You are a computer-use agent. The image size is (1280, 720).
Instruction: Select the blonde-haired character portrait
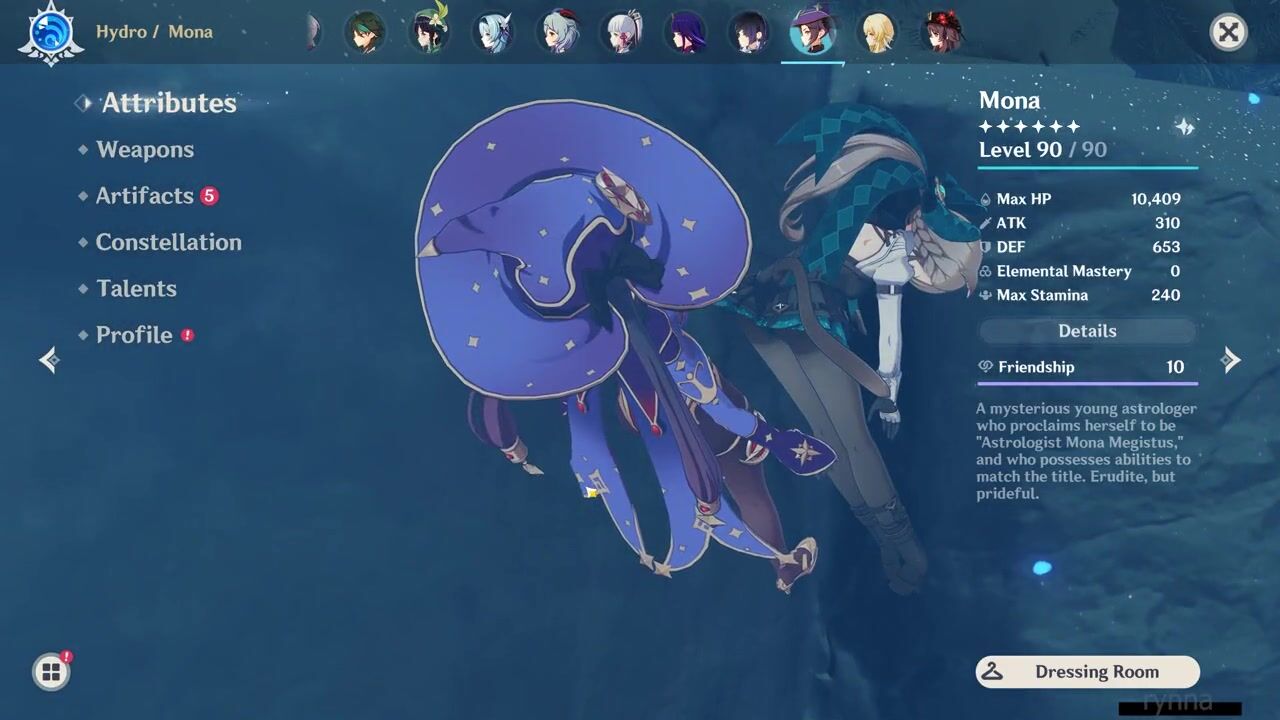coord(878,33)
